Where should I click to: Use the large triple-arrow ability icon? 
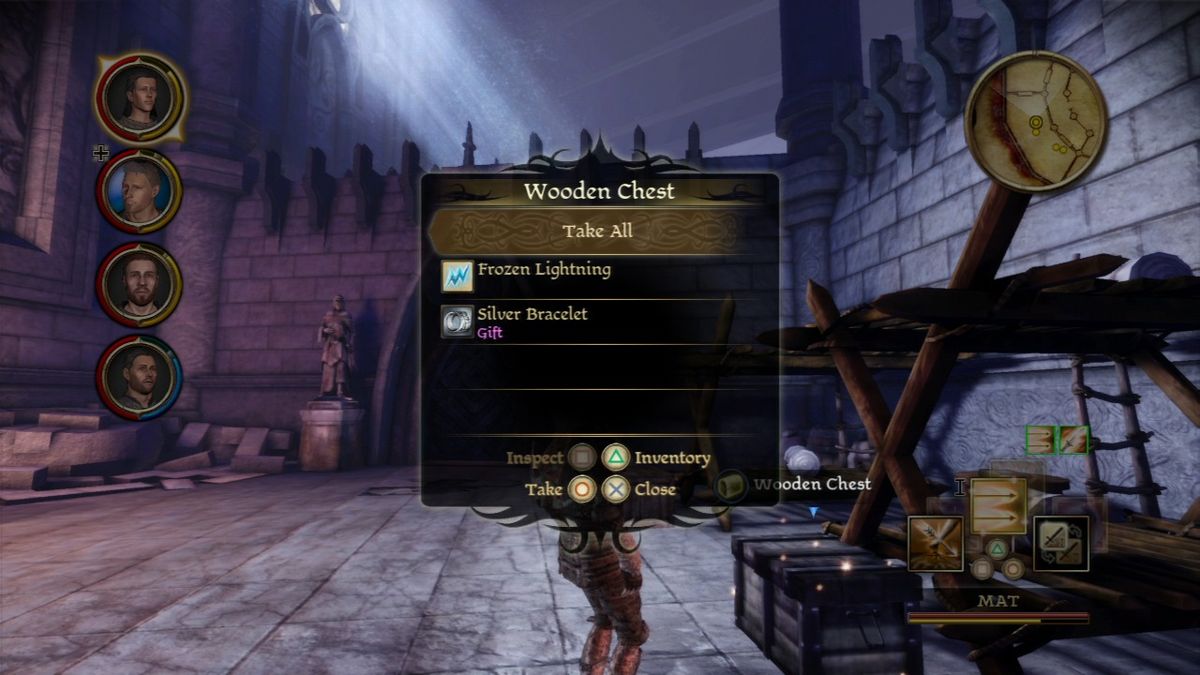point(998,505)
